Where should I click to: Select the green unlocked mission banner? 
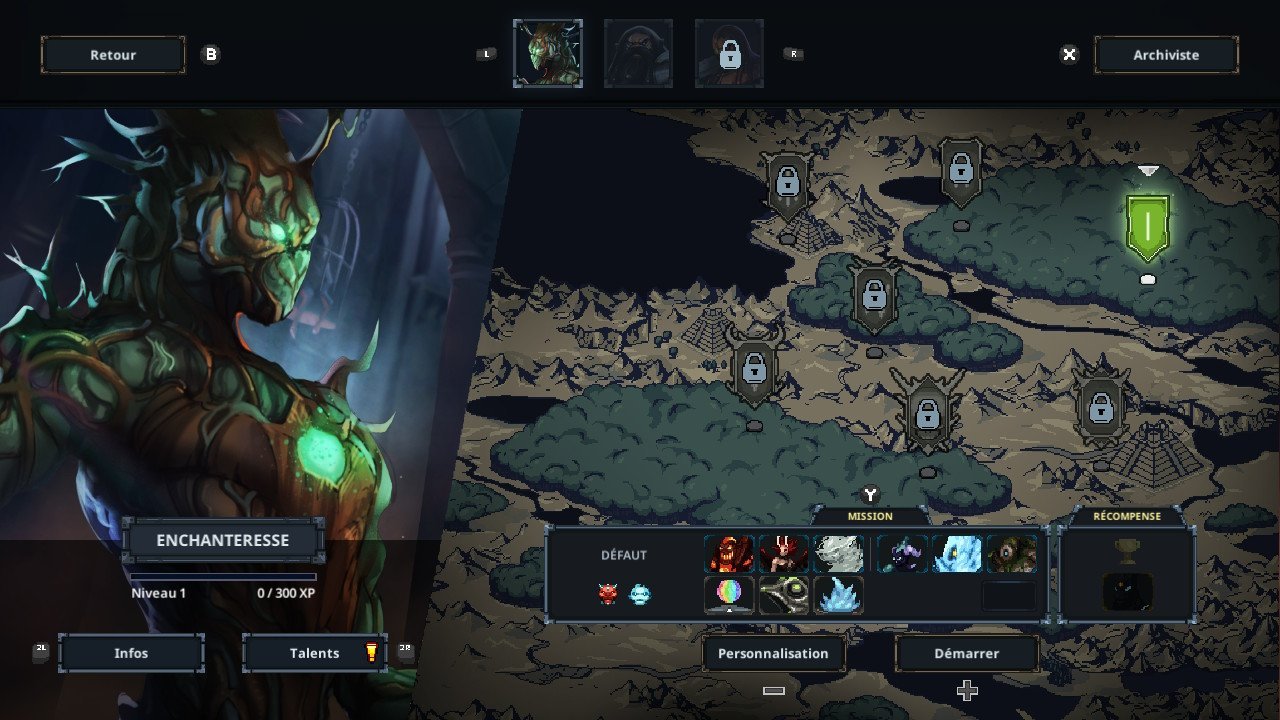pos(1147,227)
